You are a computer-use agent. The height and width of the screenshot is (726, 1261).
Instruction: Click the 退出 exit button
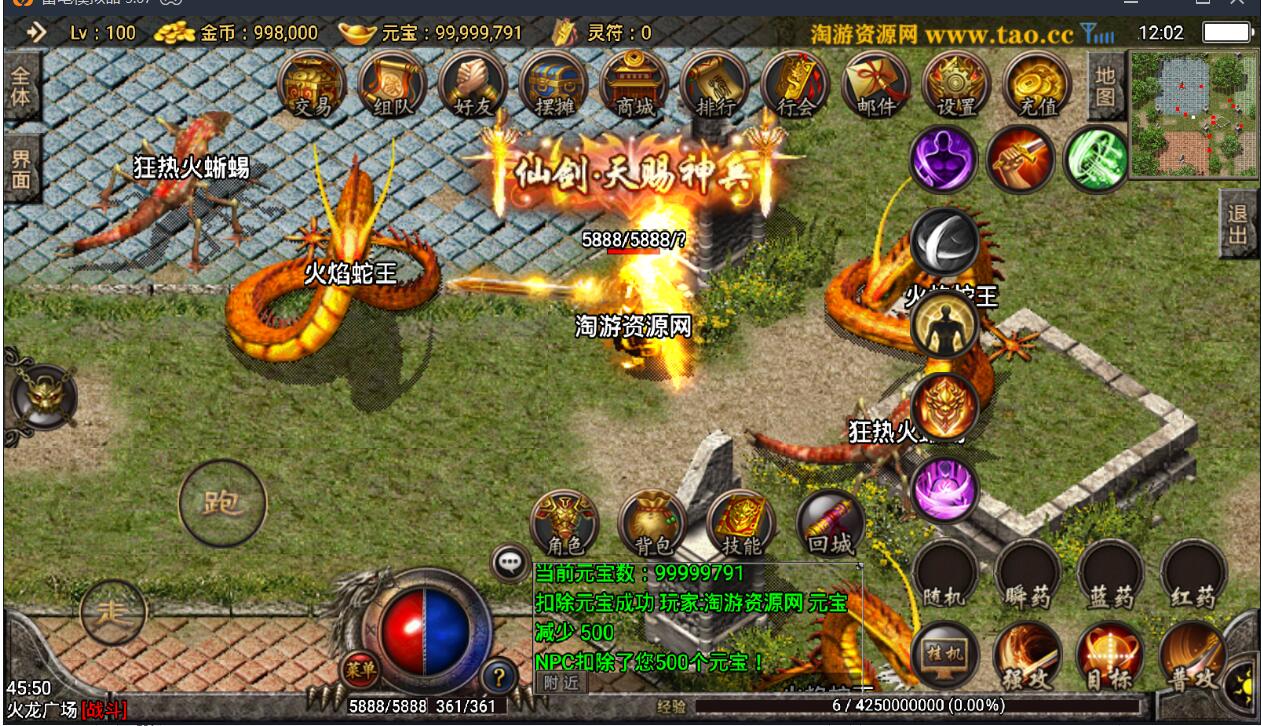[x=1238, y=224]
